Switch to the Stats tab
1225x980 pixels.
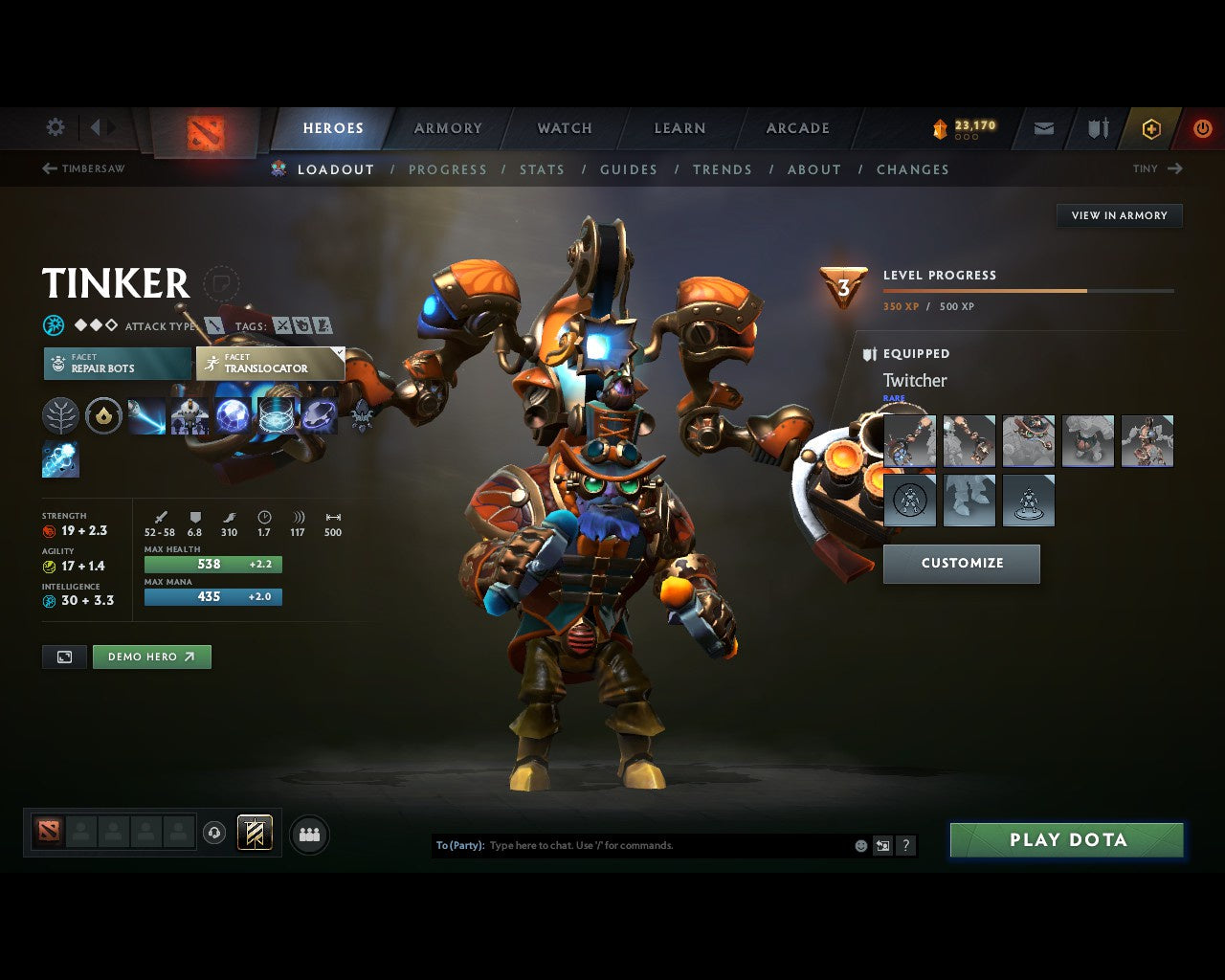[542, 169]
